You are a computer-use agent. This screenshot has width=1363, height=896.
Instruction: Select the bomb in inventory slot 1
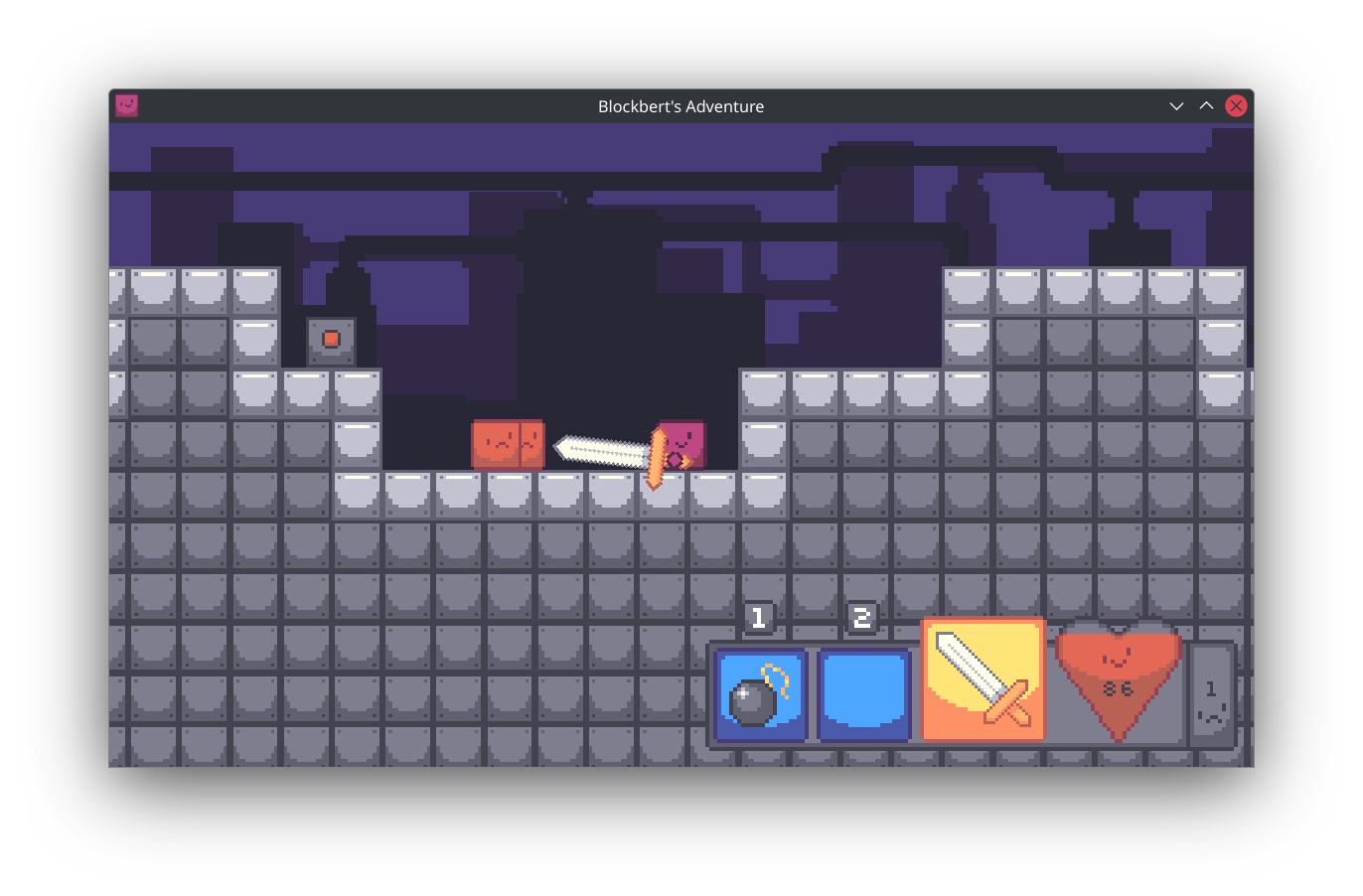point(759,692)
